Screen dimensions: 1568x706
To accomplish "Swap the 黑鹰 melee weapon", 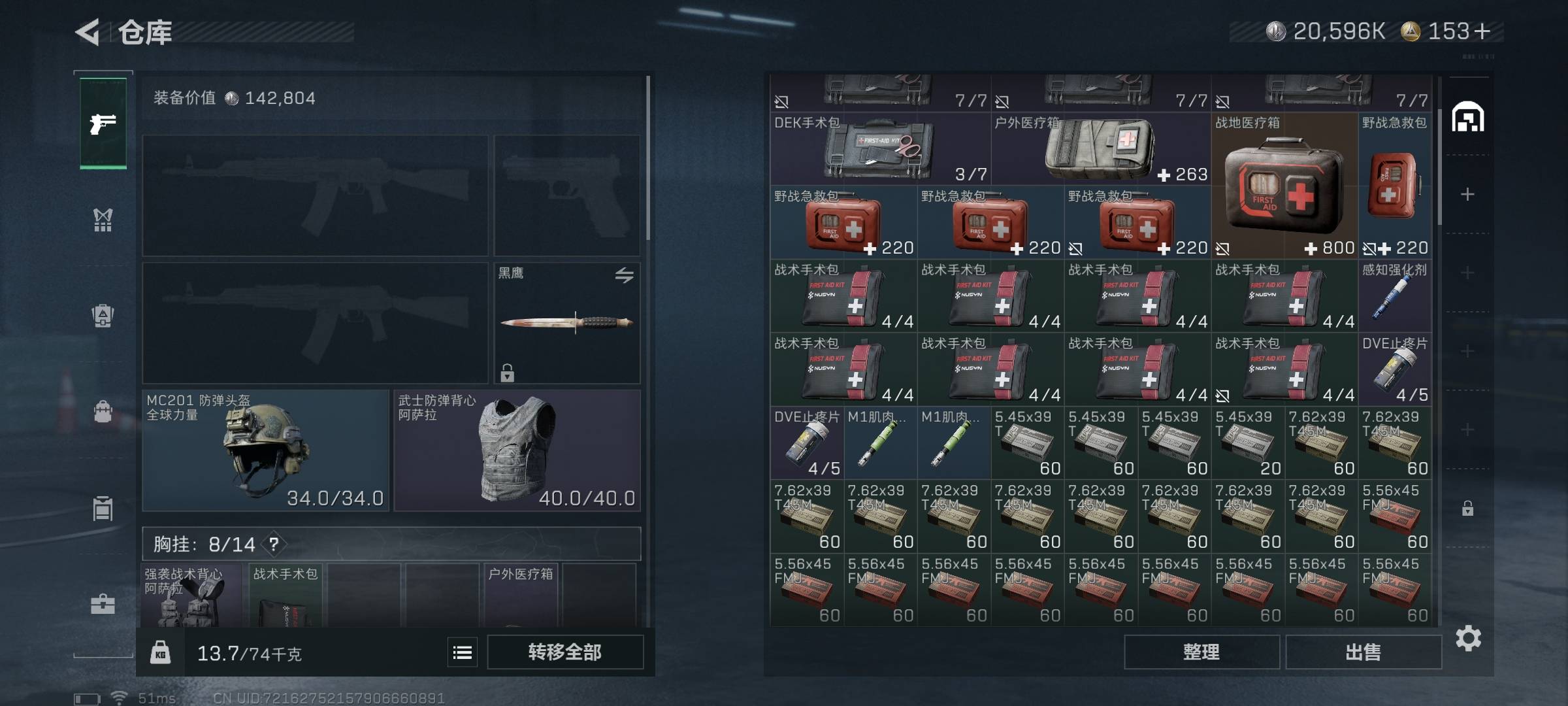I will coord(624,275).
